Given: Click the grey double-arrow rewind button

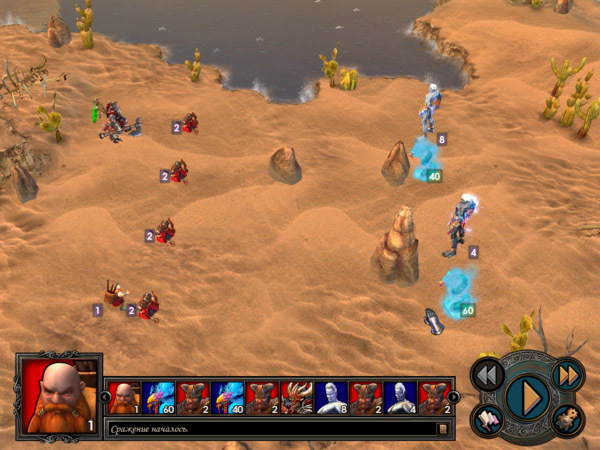Looking at the screenshot, I should tap(487, 375).
